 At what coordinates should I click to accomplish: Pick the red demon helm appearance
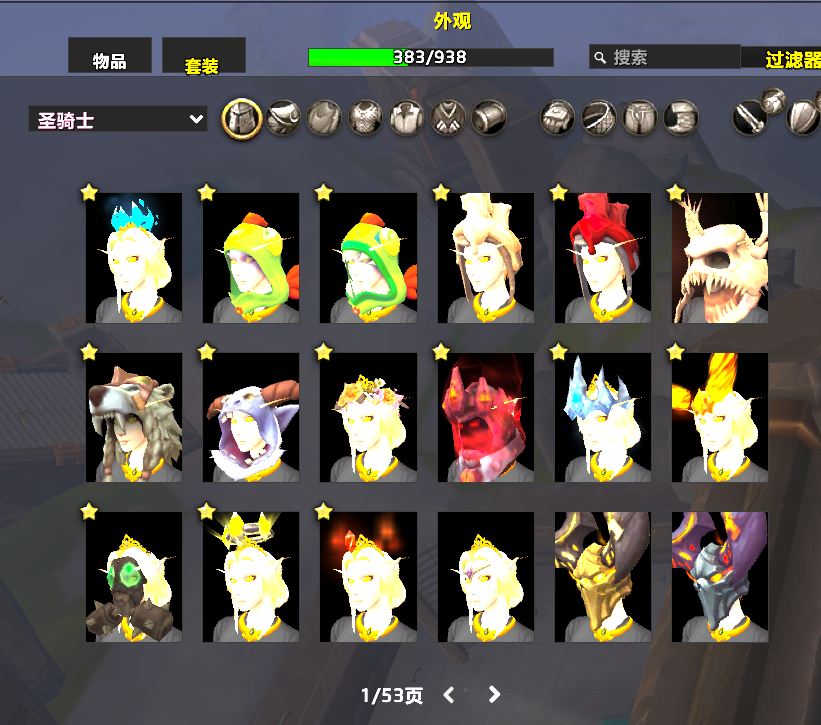pos(486,417)
